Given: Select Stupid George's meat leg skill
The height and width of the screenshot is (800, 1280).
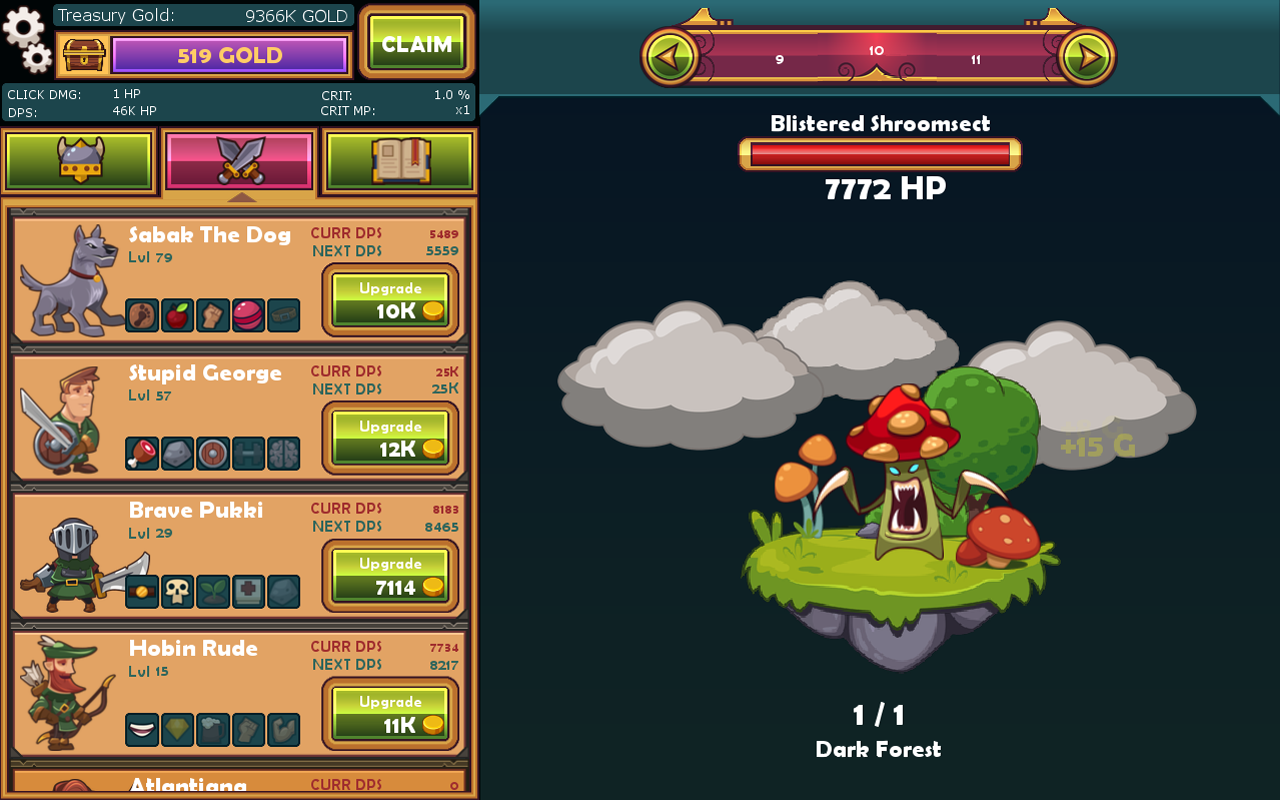Looking at the screenshot, I should point(141,453).
